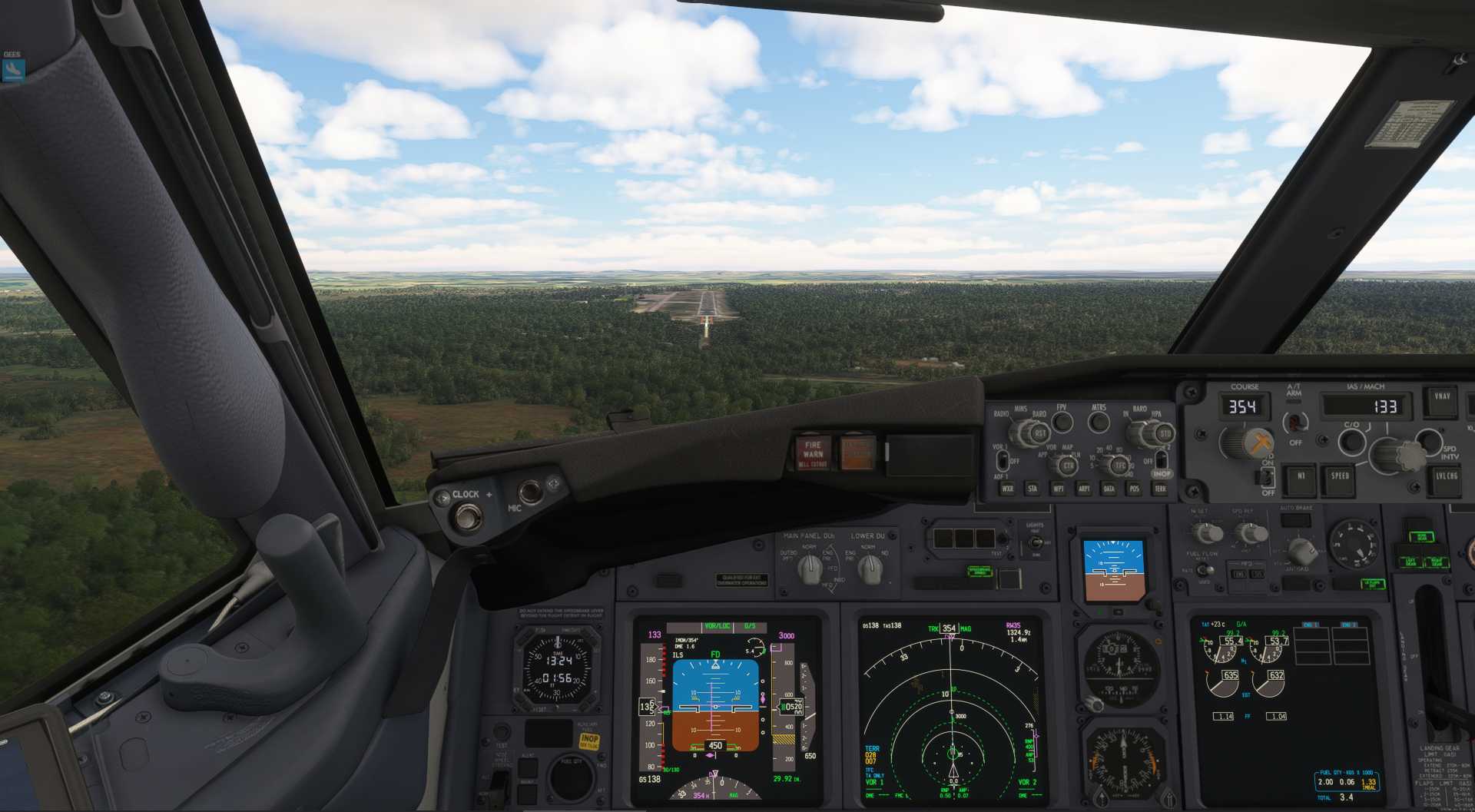Activate the LVL CHG button
Screen dimensions: 1475x812
tap(1446, 477)
